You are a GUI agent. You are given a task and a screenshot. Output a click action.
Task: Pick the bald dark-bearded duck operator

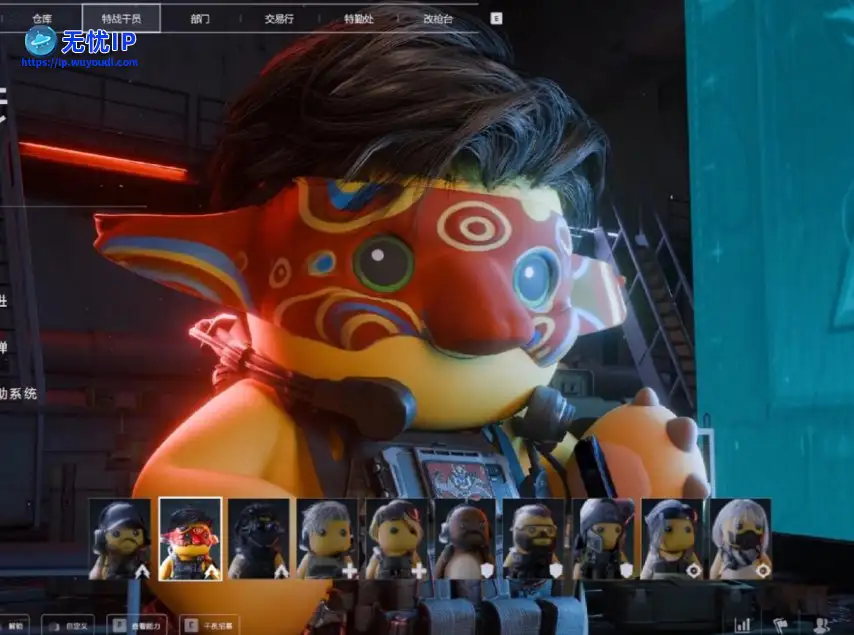(x=466, y=539)
